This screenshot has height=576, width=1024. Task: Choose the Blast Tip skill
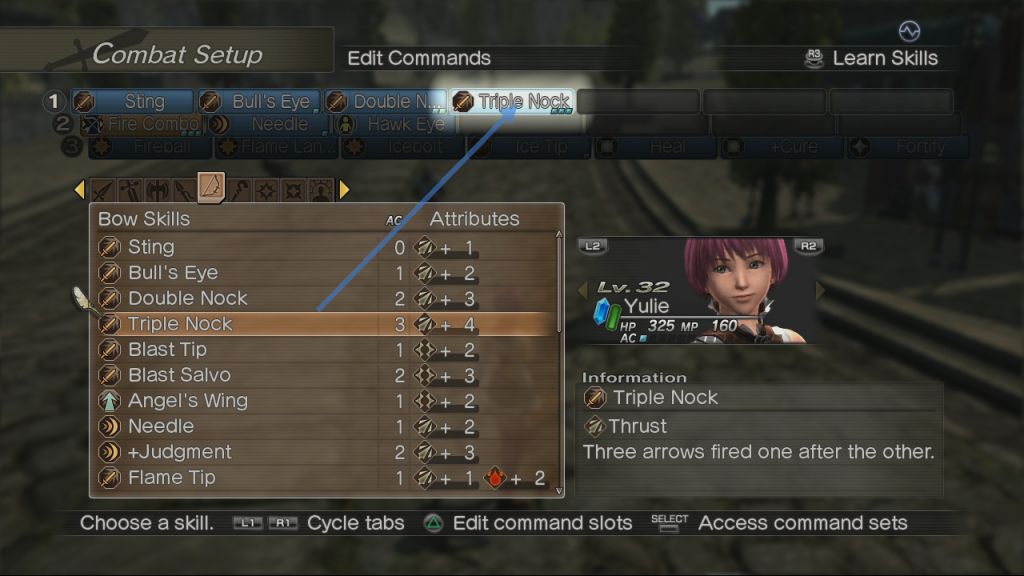[166, 350]
